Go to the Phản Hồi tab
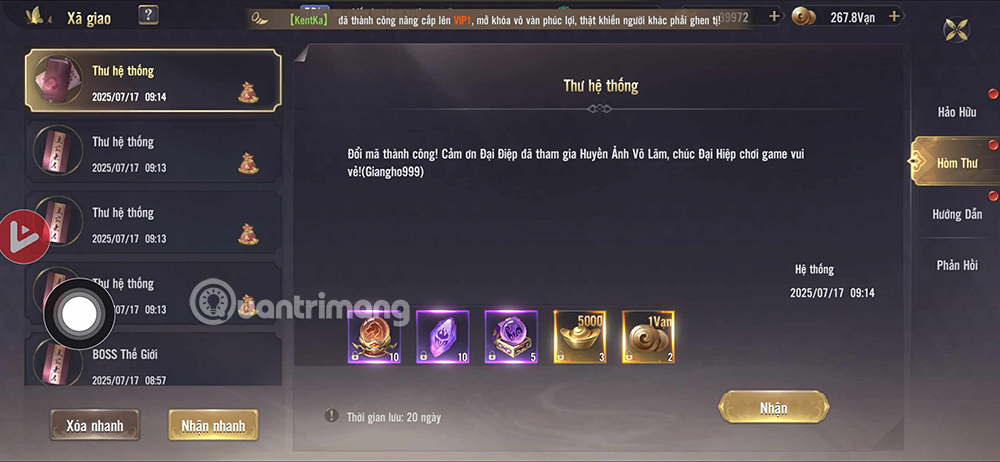 click(956, 265)
